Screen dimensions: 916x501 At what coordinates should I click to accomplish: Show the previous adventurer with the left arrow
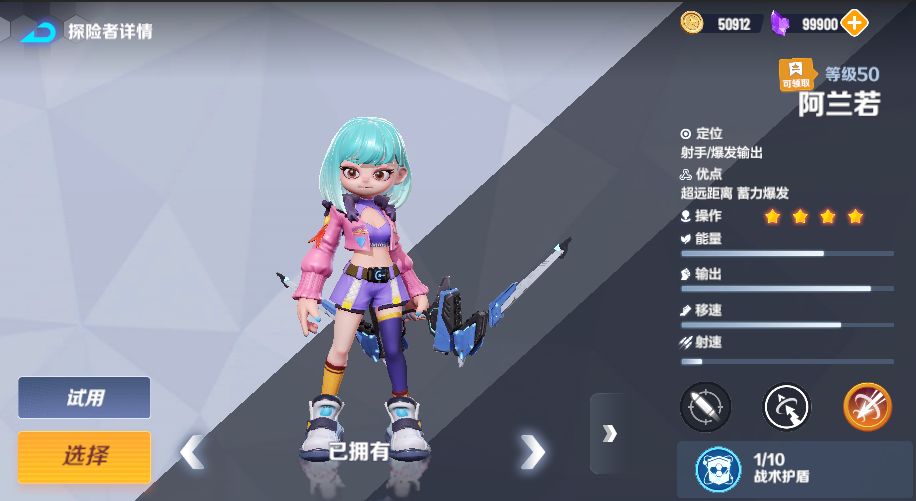click(x=192, y=452)
